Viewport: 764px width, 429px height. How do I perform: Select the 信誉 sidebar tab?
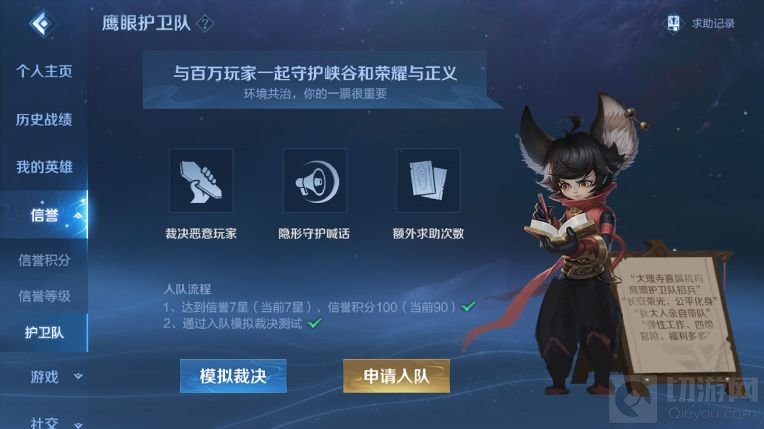click(x=44, y=214)
